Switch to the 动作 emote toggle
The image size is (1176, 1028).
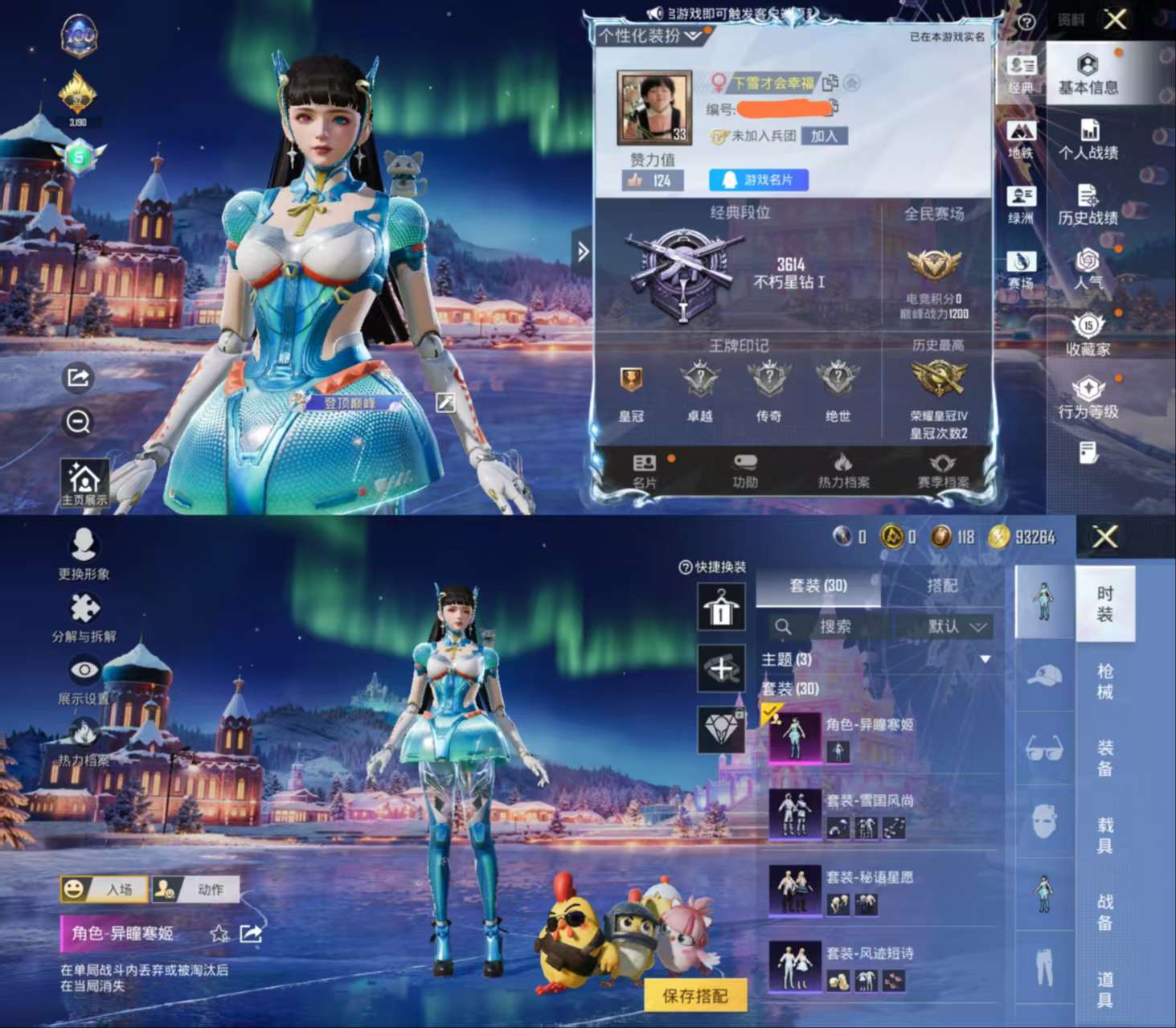195,889
